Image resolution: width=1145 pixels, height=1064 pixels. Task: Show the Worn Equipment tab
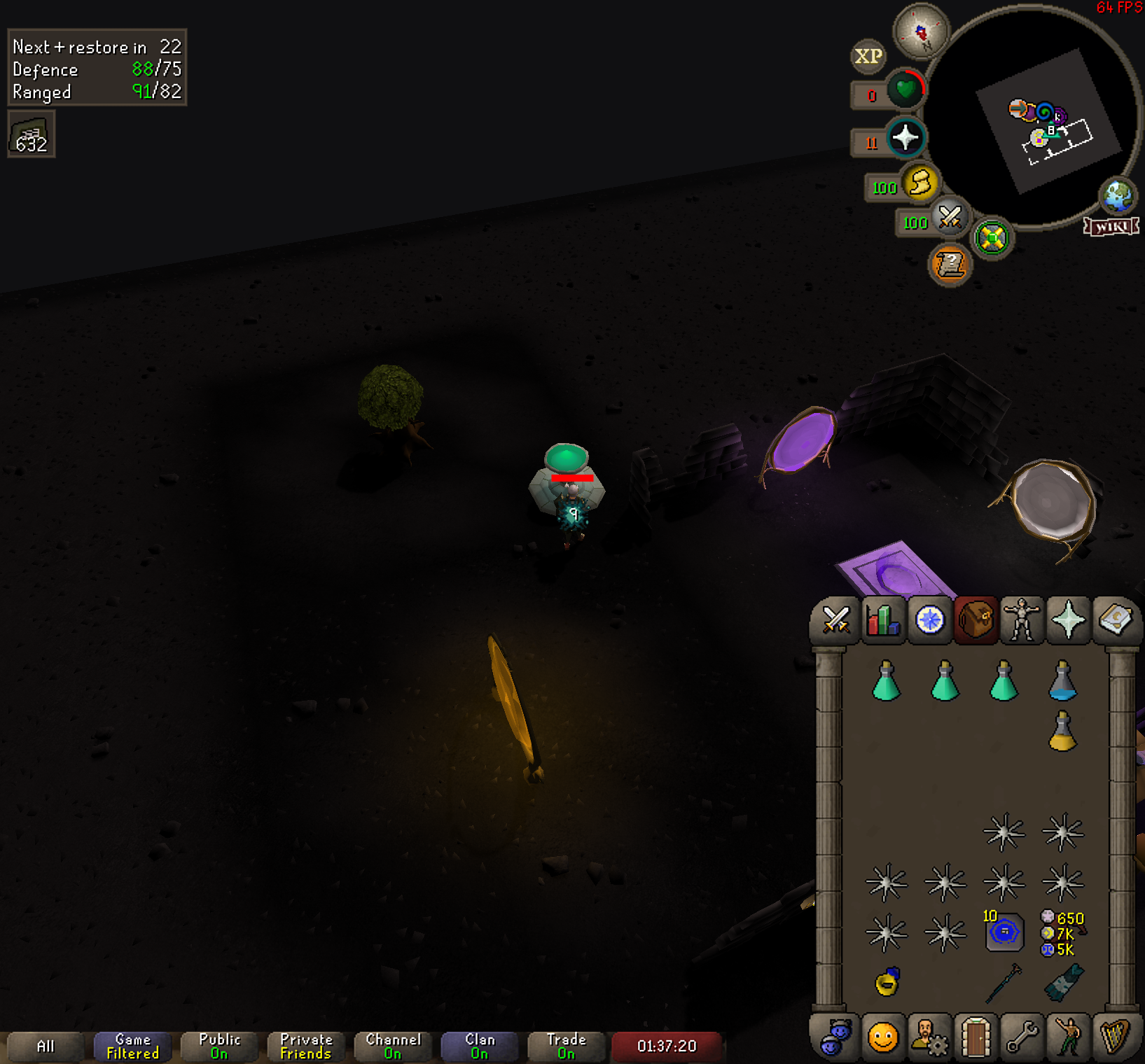(x=1022, y=620)
